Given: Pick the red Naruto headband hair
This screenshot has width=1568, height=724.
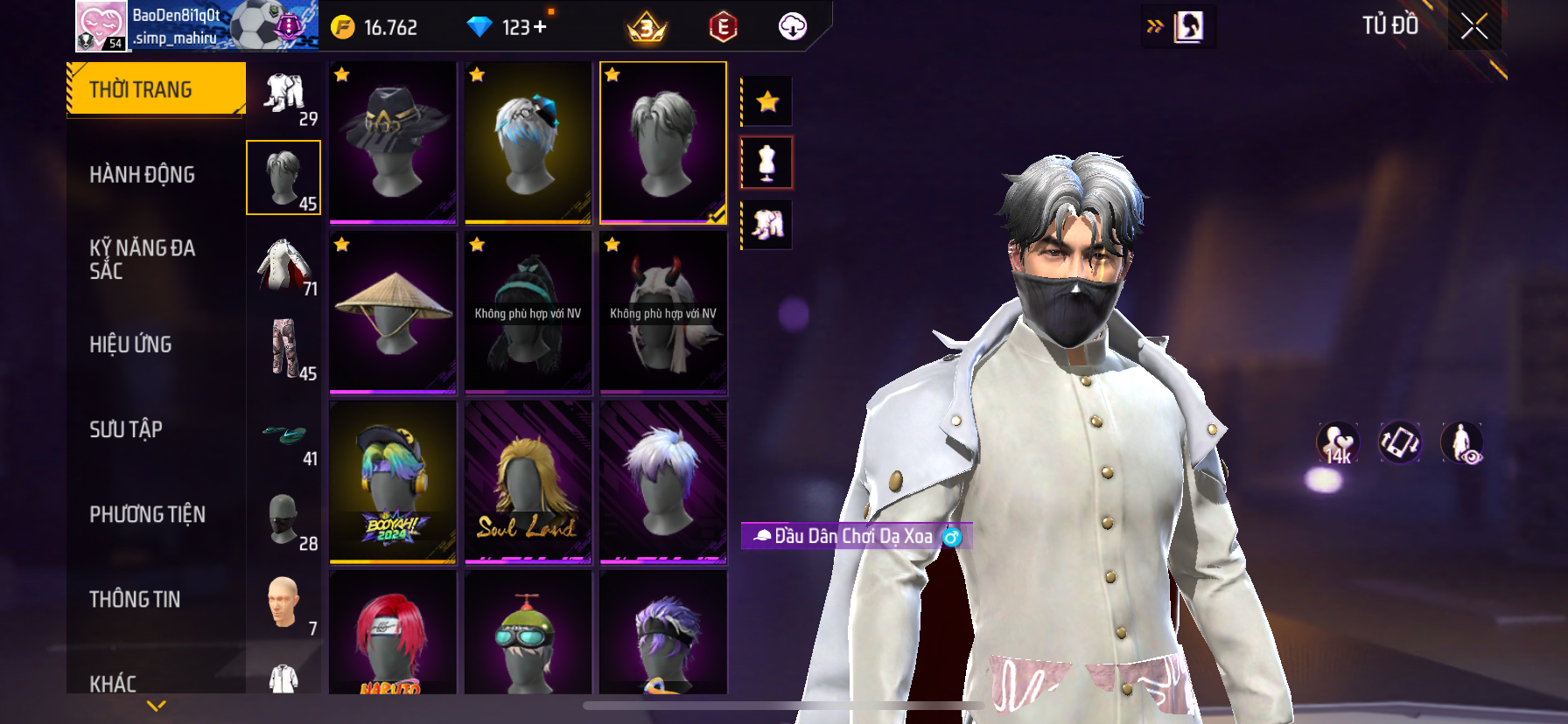Looking at the screenshot, I should coord(393,633).
